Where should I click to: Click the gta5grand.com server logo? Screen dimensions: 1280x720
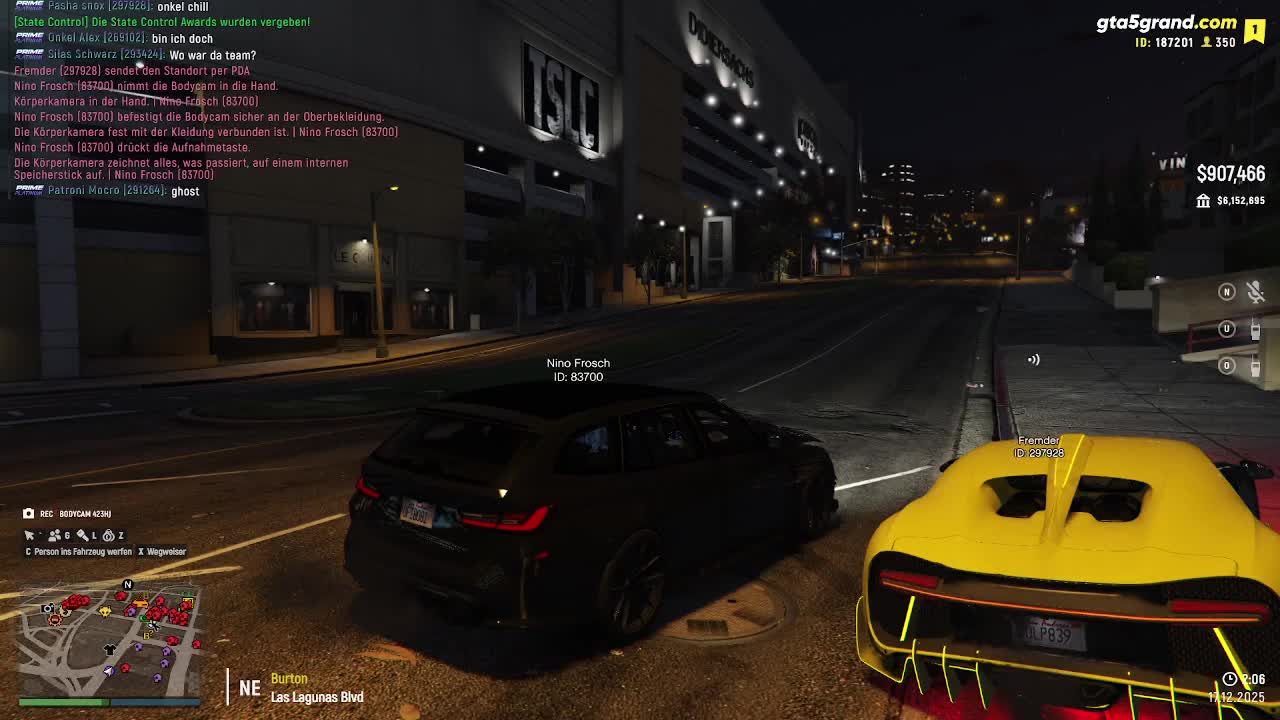coord(1166,23)
